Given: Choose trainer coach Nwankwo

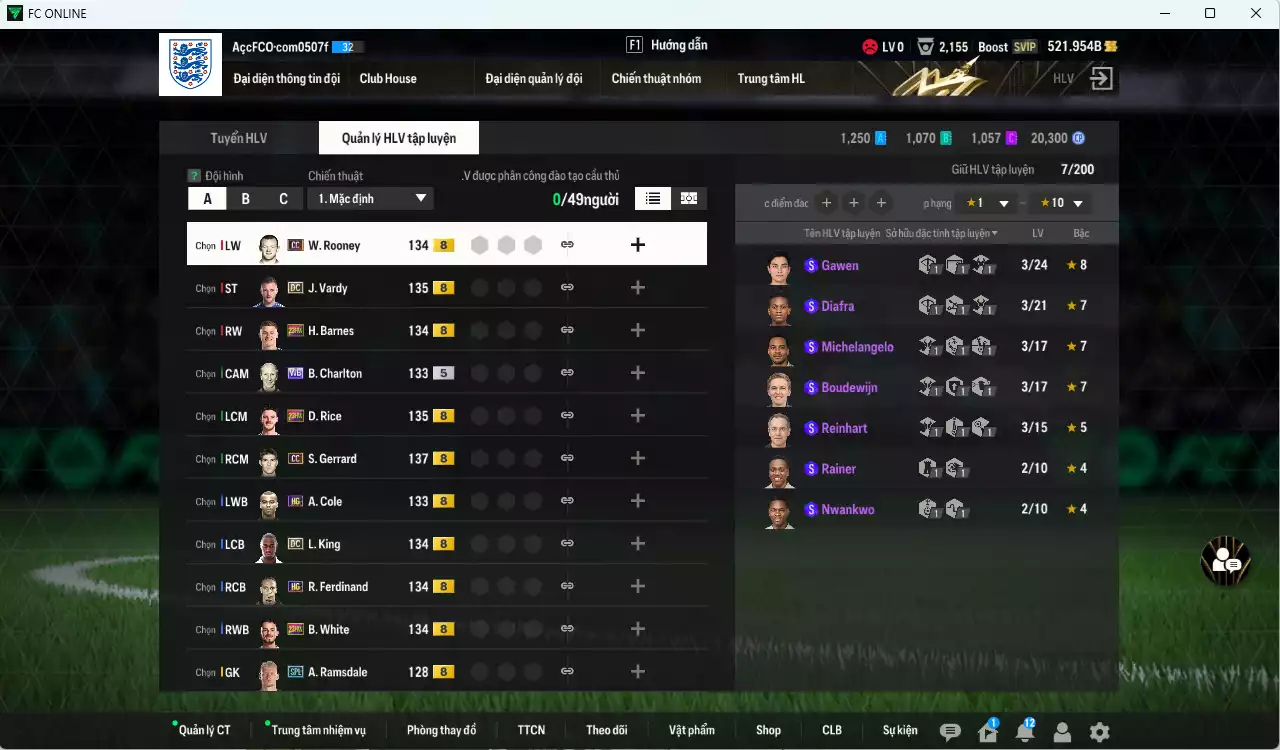Looking at the screenshot, I should (847, 509).
